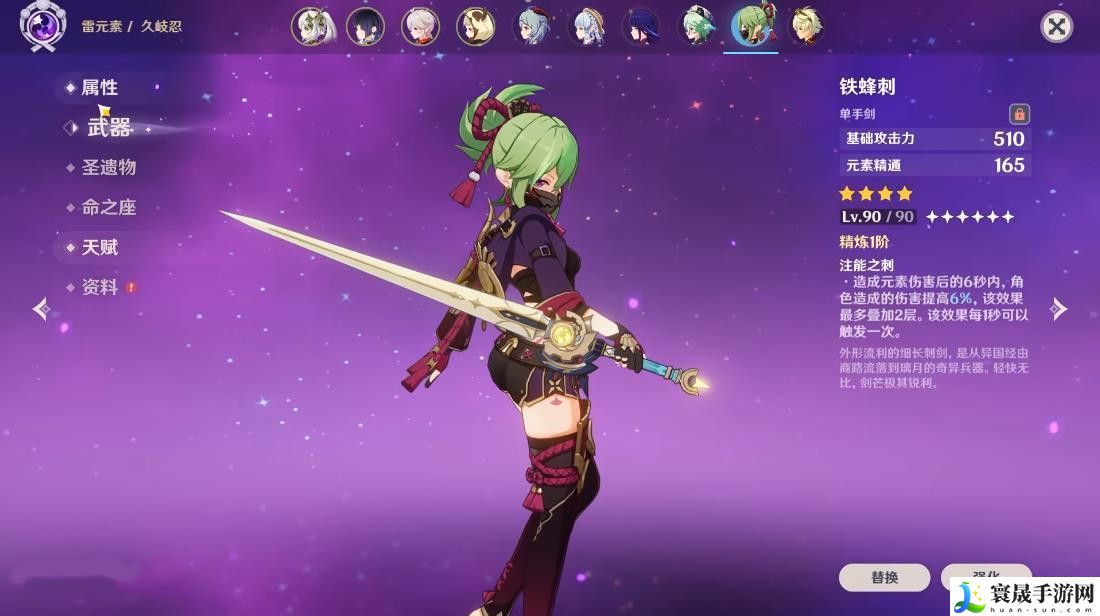The image size is (1100, 616).
Task: Open the 命之座 (Constellation) tab
Action: coord(108,207)
